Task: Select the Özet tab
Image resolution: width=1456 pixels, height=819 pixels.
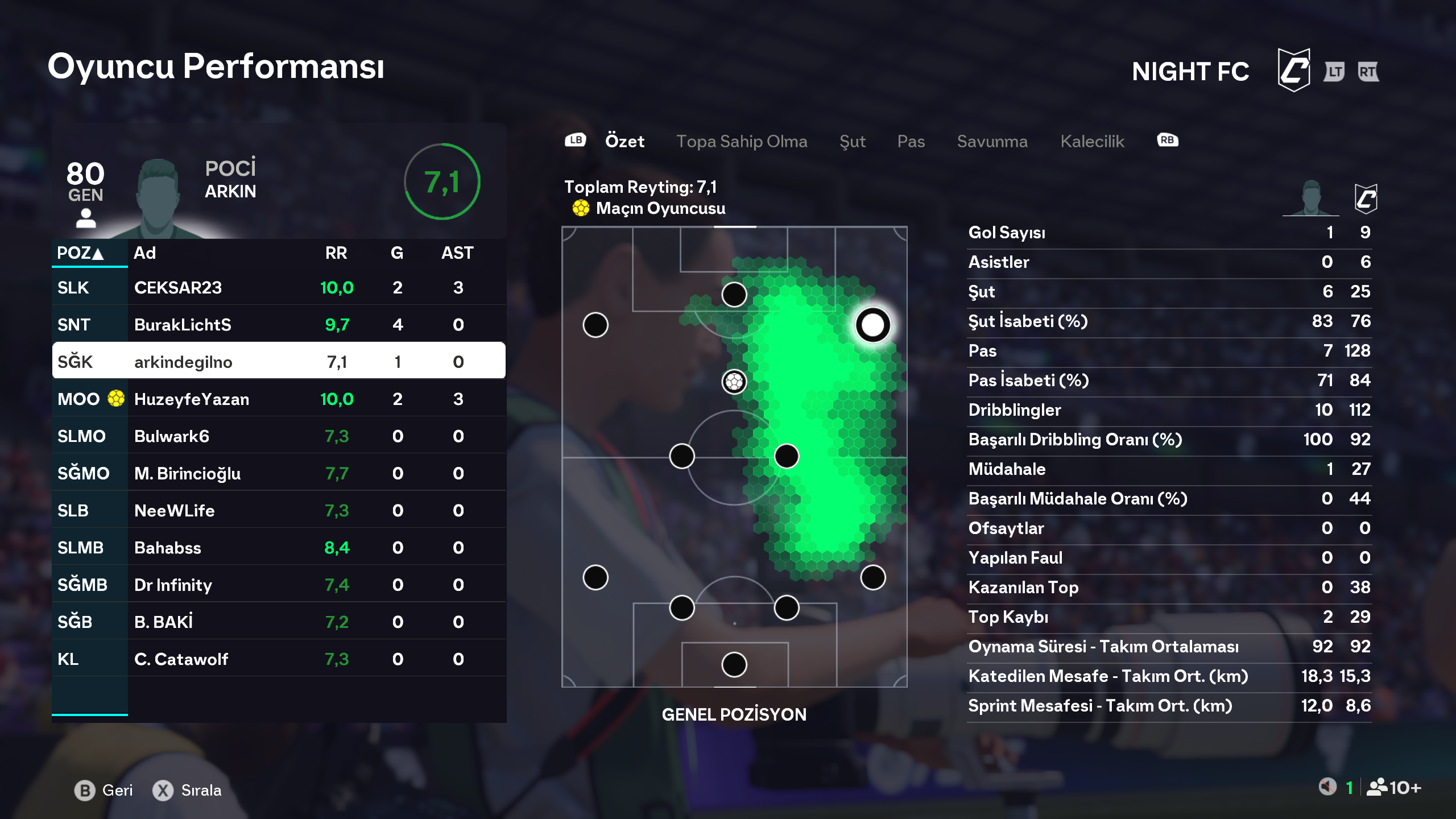Action: [x=624, y=141]
